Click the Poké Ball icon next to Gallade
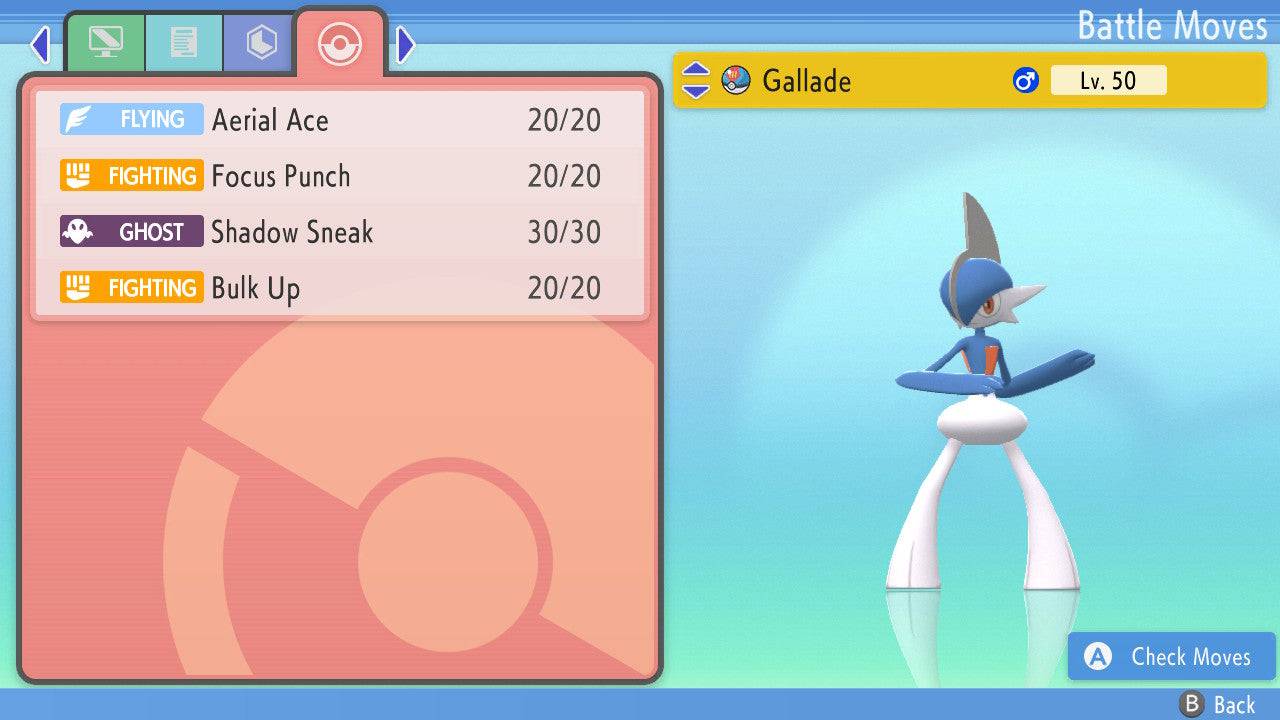This screenshot has width=1280, height=720. point(736,80)
